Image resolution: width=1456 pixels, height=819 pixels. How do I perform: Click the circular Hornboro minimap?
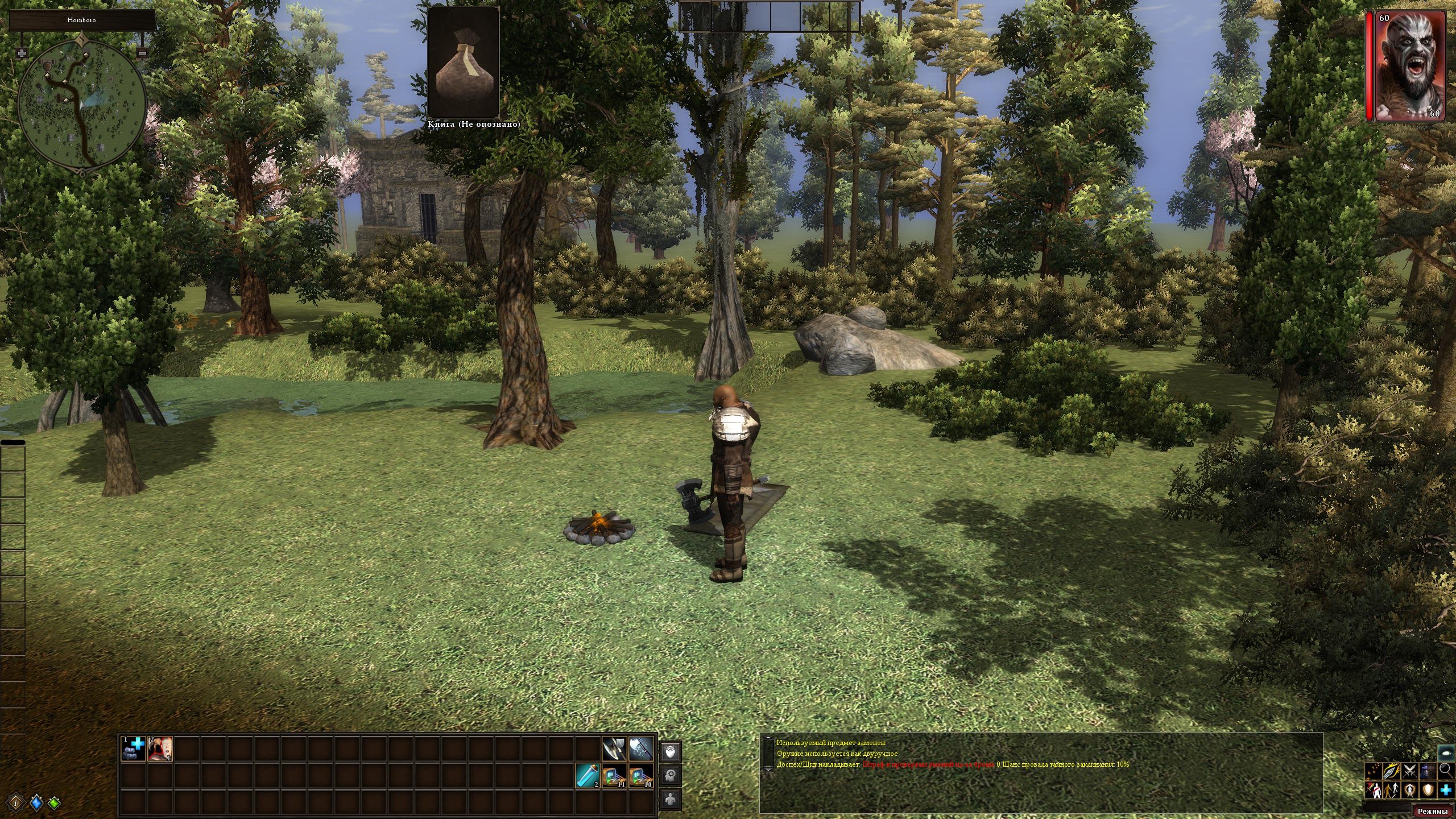coord(81,105)
